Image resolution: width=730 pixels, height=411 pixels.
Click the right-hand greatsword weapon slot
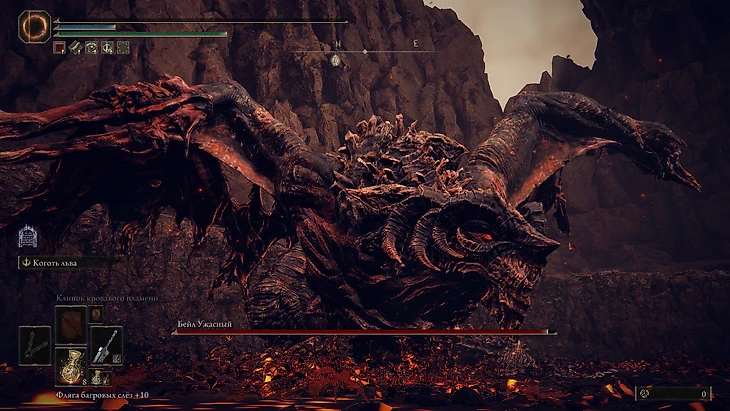(x=105, y=345)
